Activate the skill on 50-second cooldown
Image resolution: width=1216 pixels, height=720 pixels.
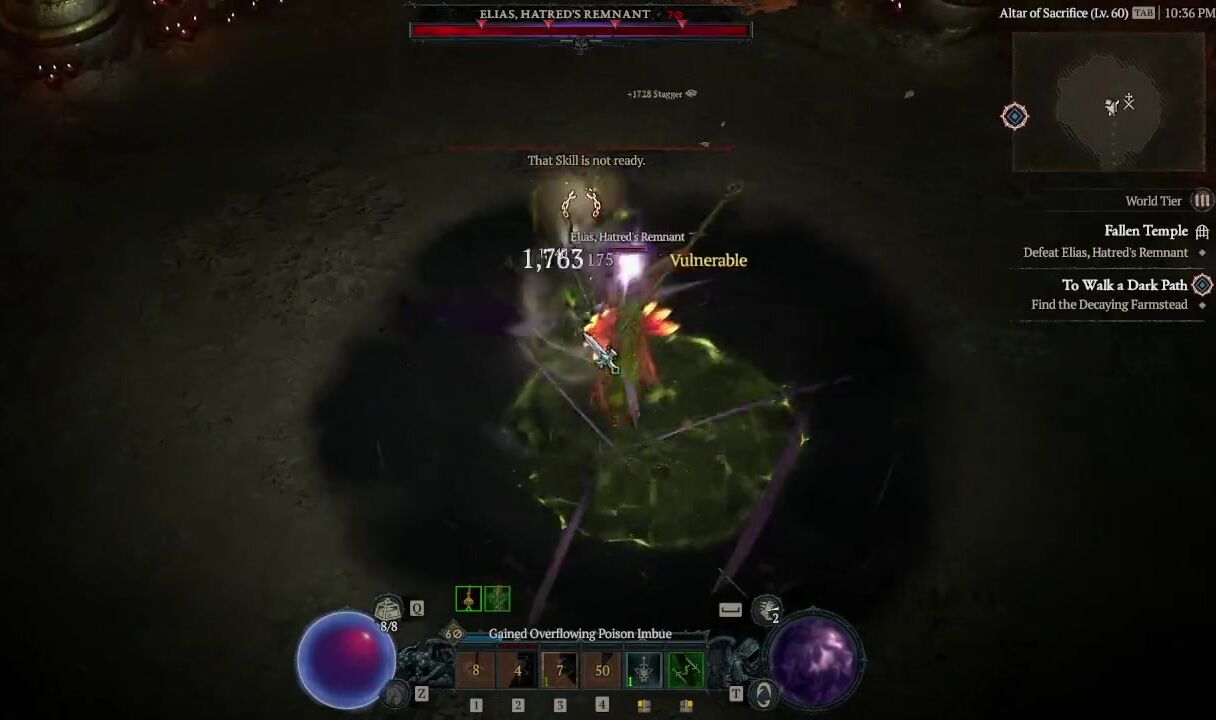pos(602,670)
